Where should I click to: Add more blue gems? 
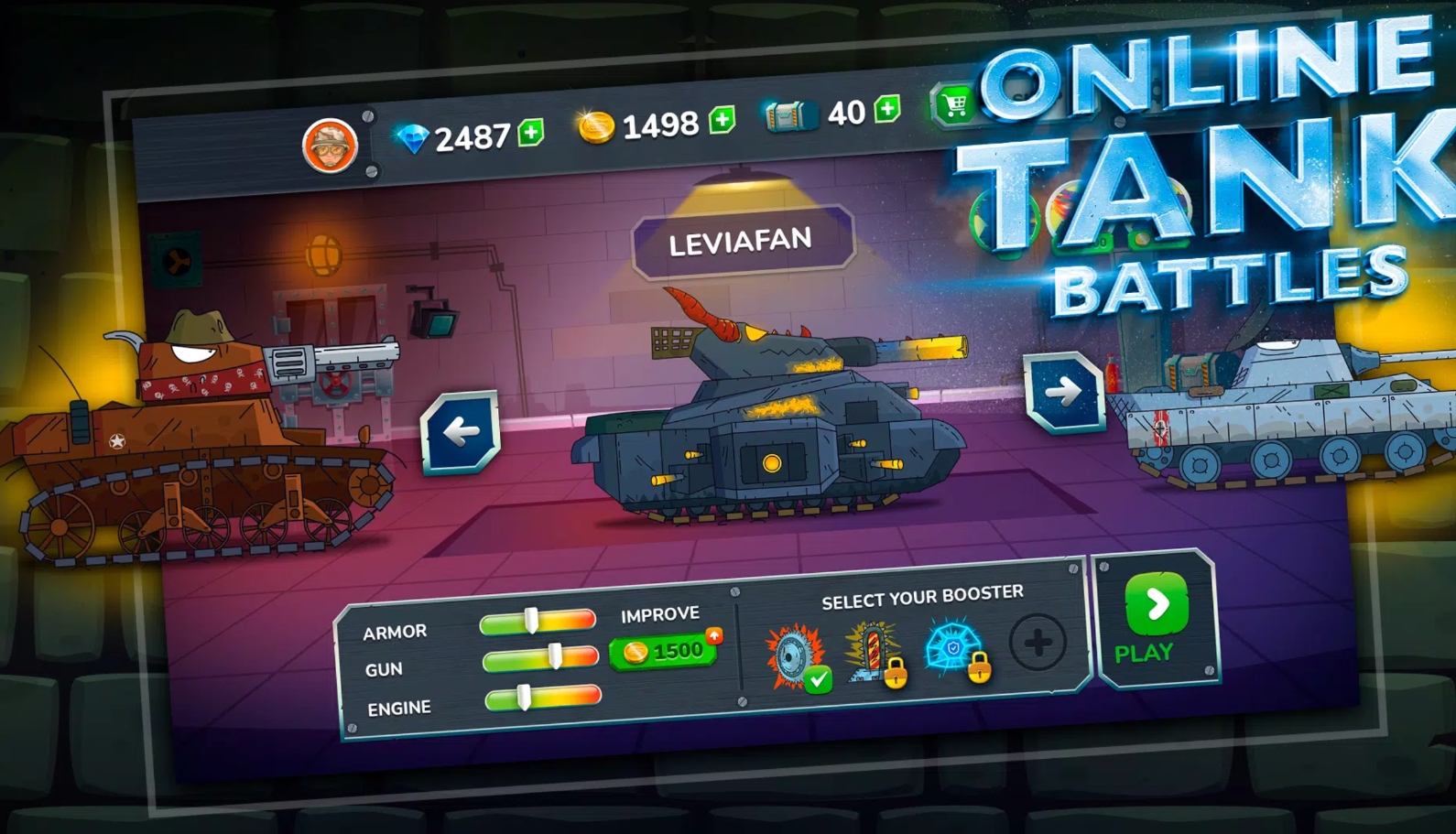[x=531, y=133]
